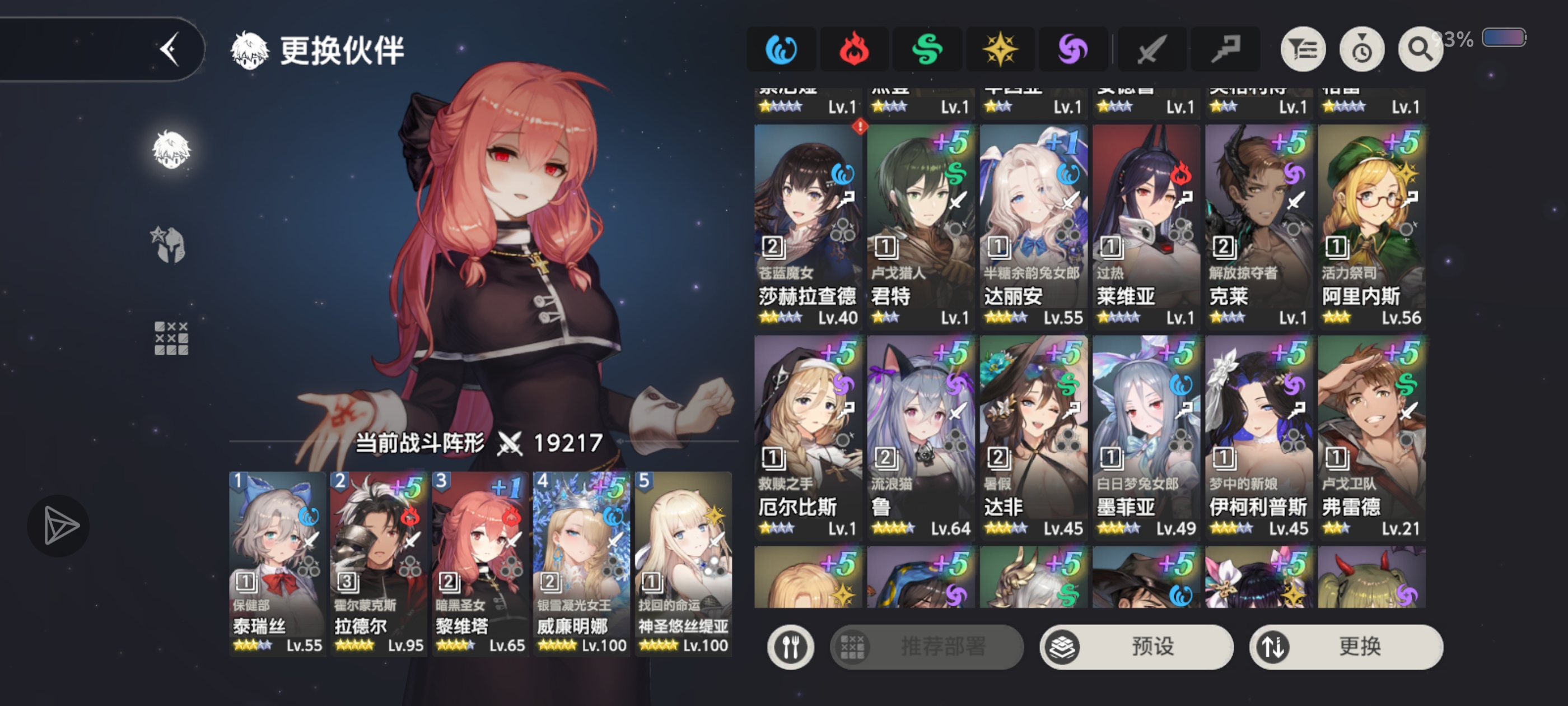The height and width of the screenshot is (706, 1568).
Task: Toggle the red fire element filter
Action: coord(855,49)
